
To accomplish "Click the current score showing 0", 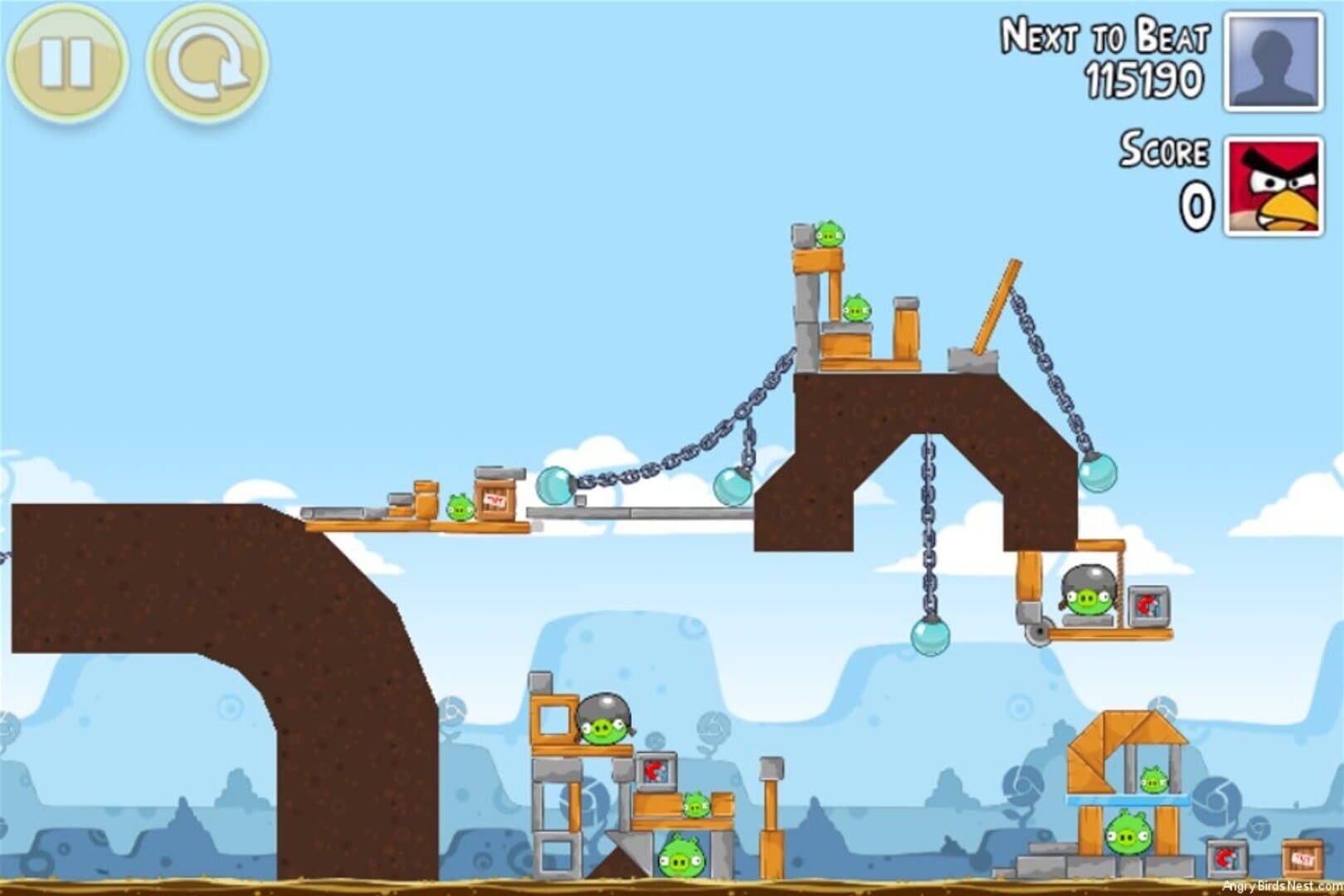I will coord(1195,203).
